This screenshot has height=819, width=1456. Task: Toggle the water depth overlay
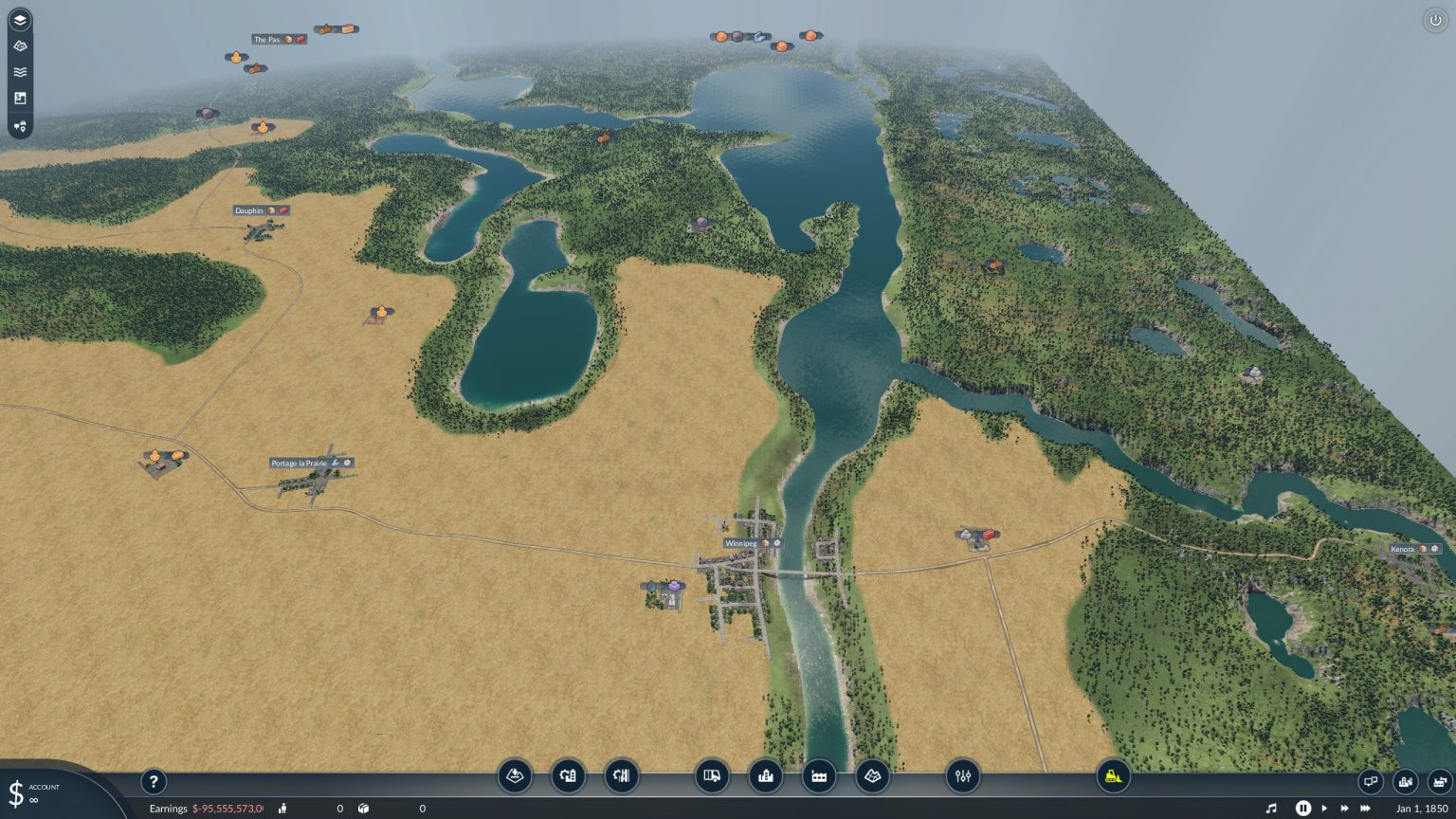coord(21,71)
